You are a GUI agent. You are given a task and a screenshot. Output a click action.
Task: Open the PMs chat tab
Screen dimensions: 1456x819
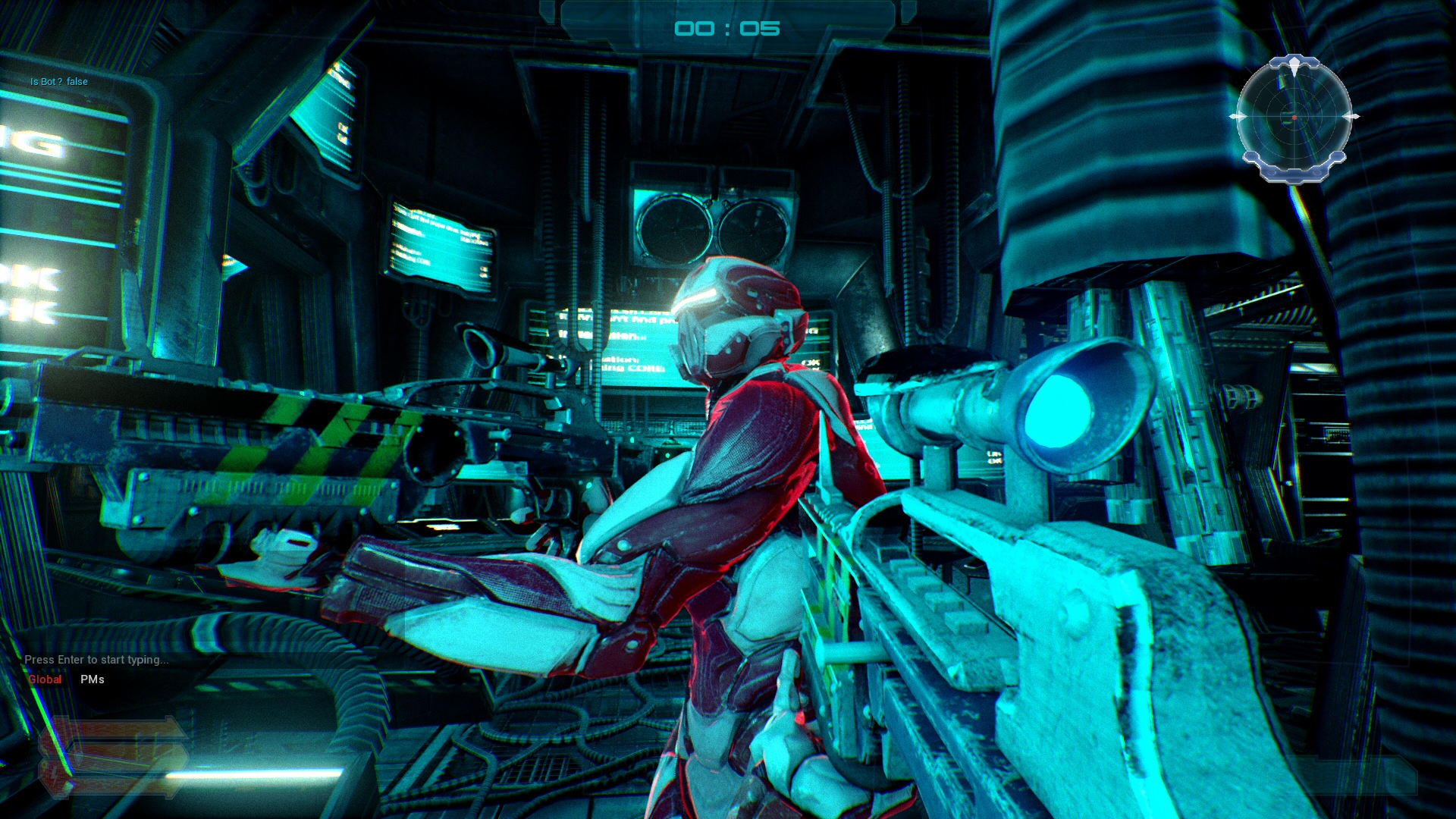point(93,679)
